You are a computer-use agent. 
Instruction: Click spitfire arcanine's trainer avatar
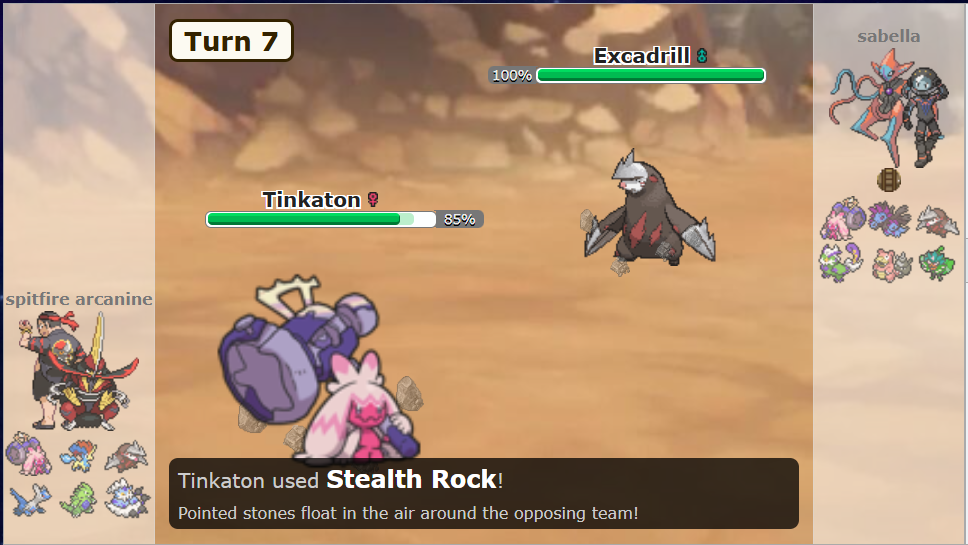[78, 368]
